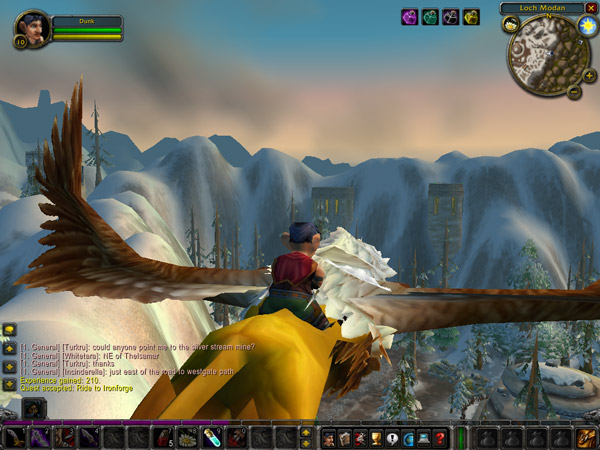Click the sun day-night indicator

[587, 23]
